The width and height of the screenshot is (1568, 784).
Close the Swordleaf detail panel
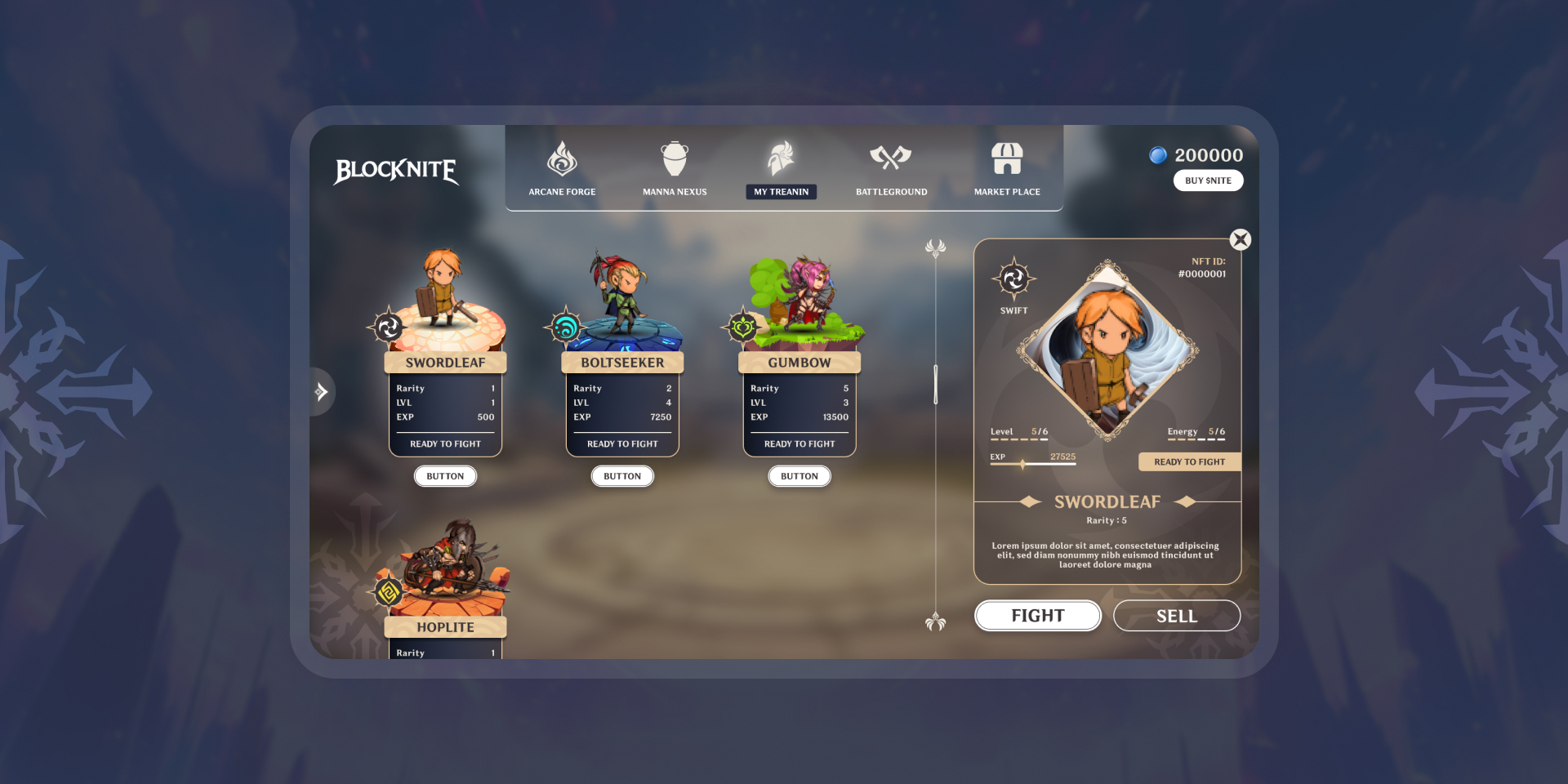[x=1241, y=239]
